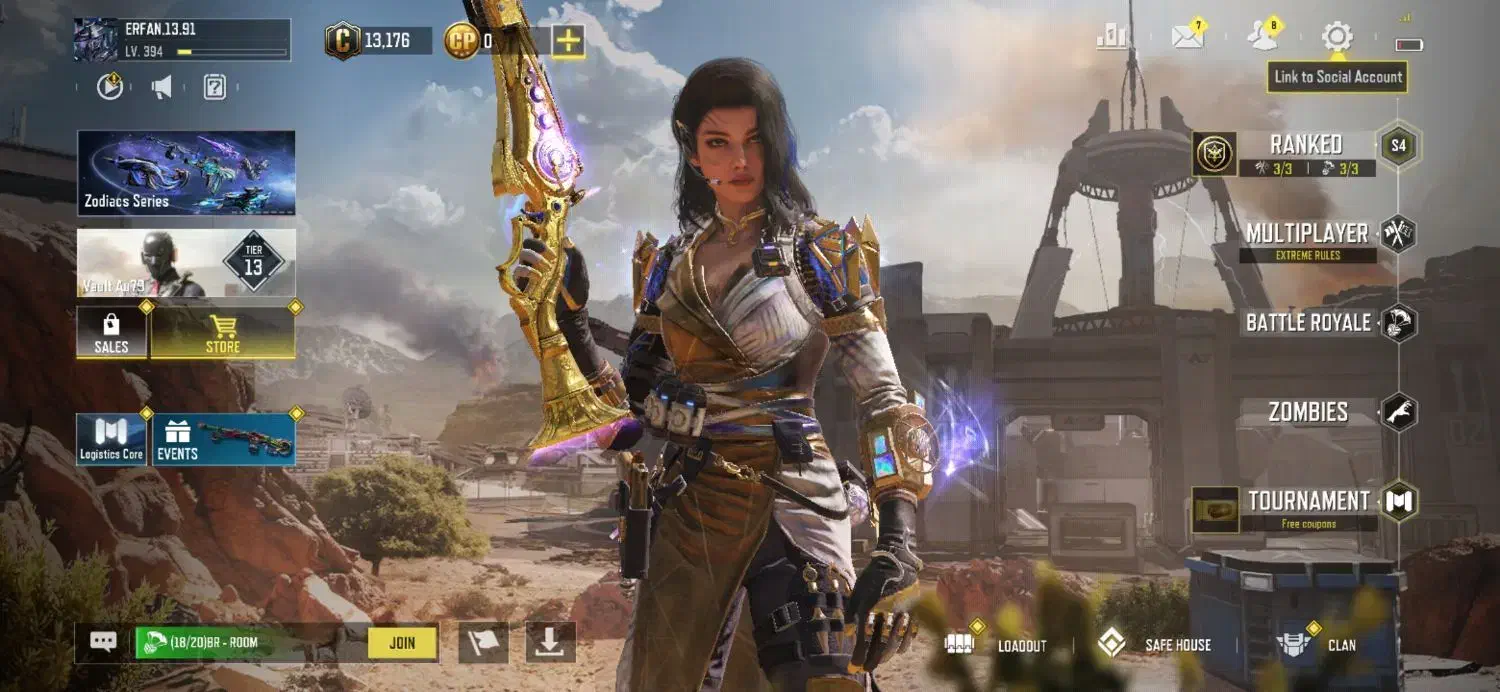Join the BR room

(402, 643)
